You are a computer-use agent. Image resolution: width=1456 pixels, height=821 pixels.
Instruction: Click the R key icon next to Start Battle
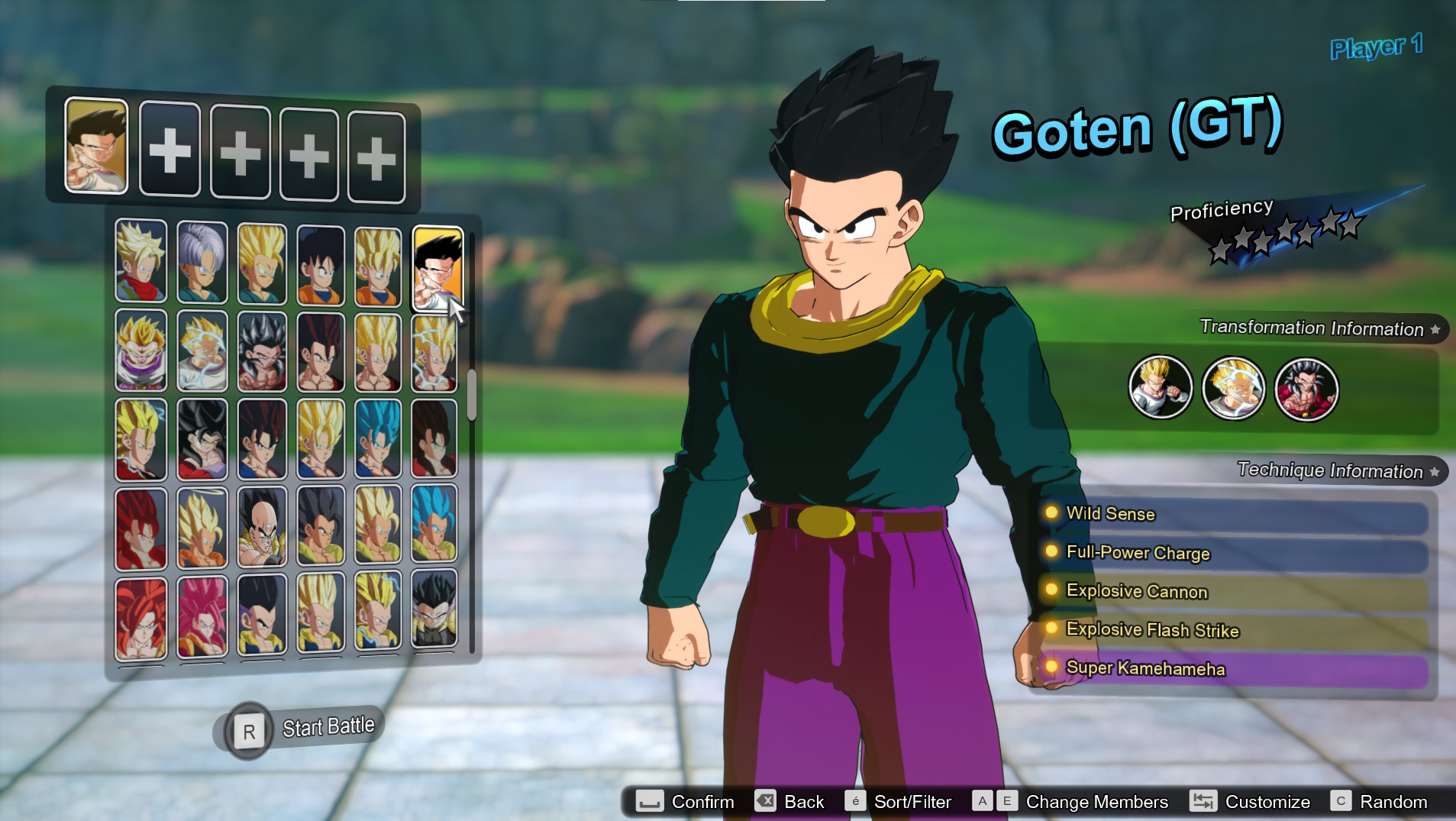point(248,730)
